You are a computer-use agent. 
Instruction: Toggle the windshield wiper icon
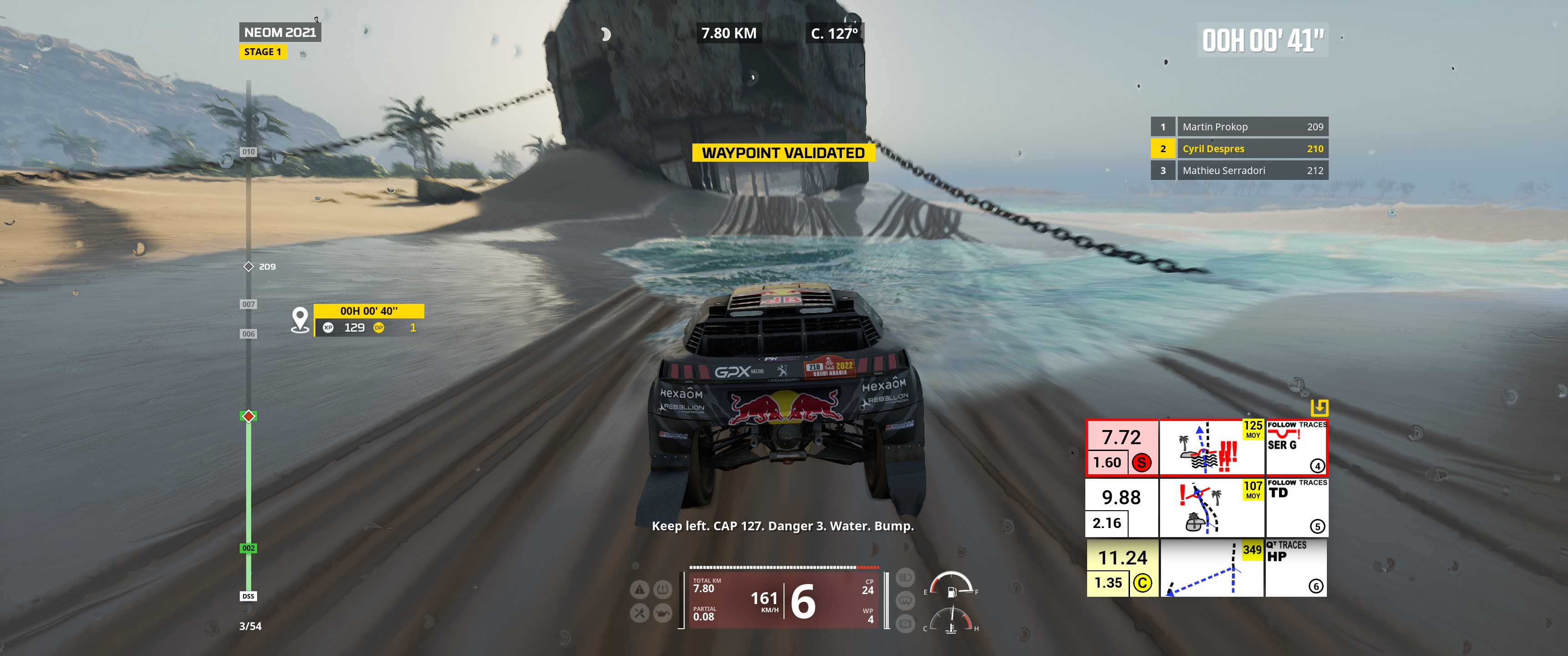click(x=905, y=600)
